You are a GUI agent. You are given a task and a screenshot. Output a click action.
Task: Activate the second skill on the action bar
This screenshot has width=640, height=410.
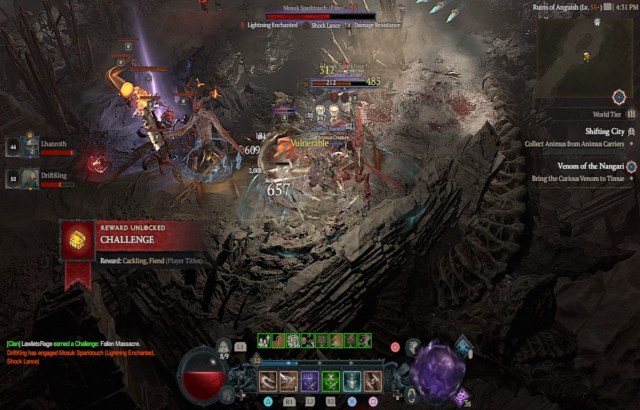(x=289, y=381)
